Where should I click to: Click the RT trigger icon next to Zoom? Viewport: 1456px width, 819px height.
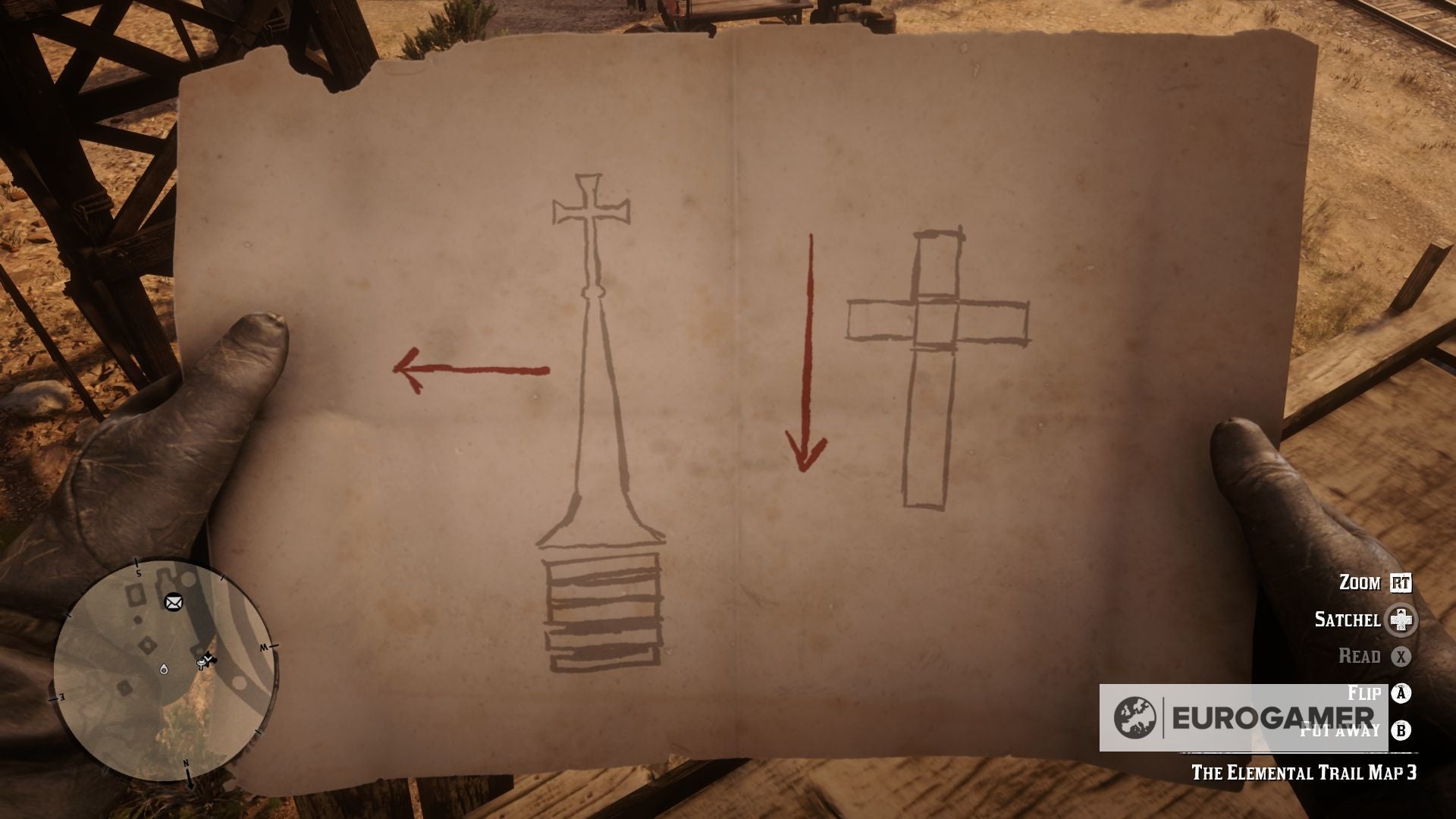coord(1401,583)
